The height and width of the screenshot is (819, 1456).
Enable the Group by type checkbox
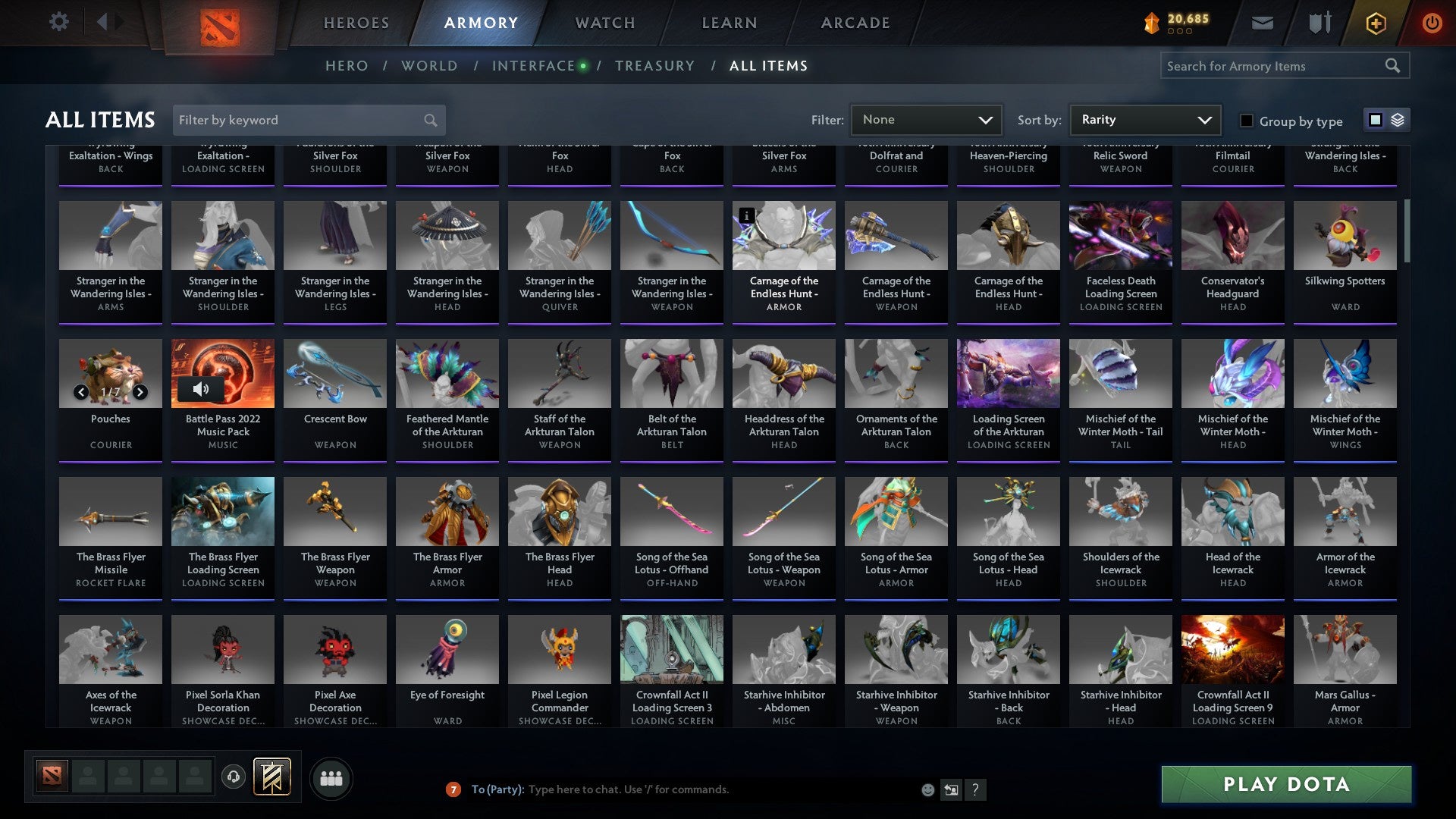(x=1246, y=121)
